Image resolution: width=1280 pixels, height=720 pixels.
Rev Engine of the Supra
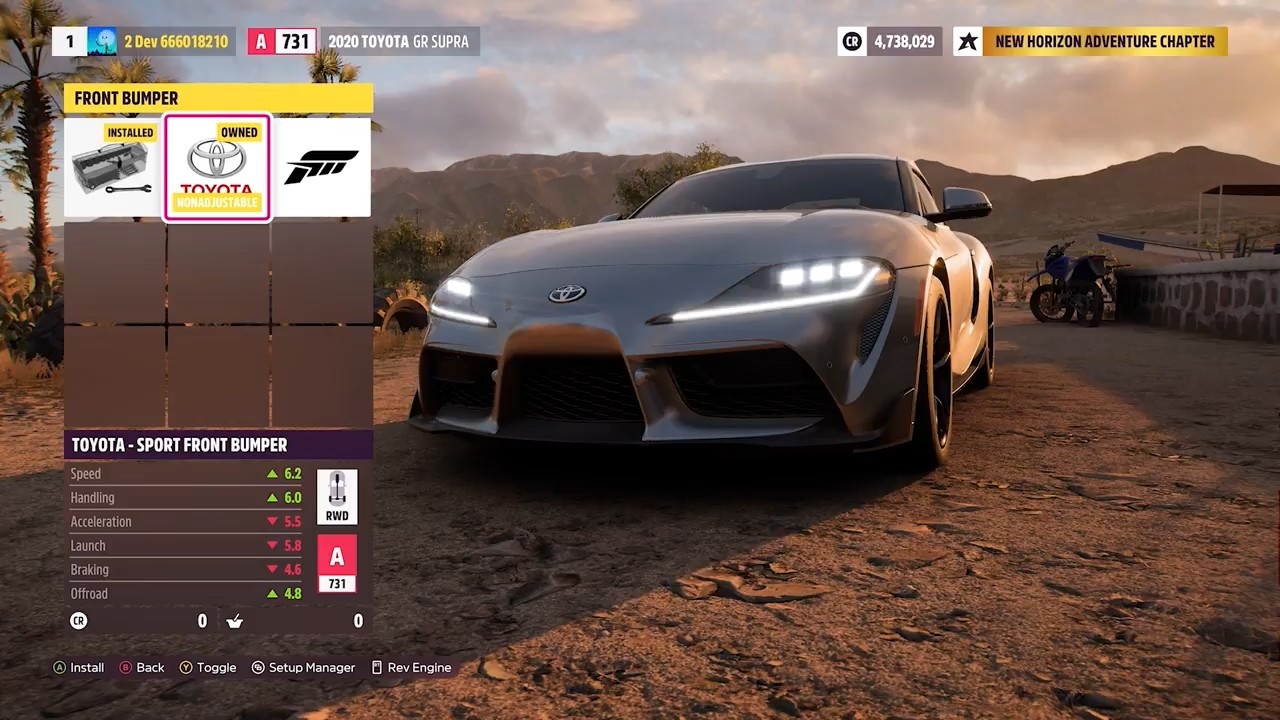(x=411, y=667)
